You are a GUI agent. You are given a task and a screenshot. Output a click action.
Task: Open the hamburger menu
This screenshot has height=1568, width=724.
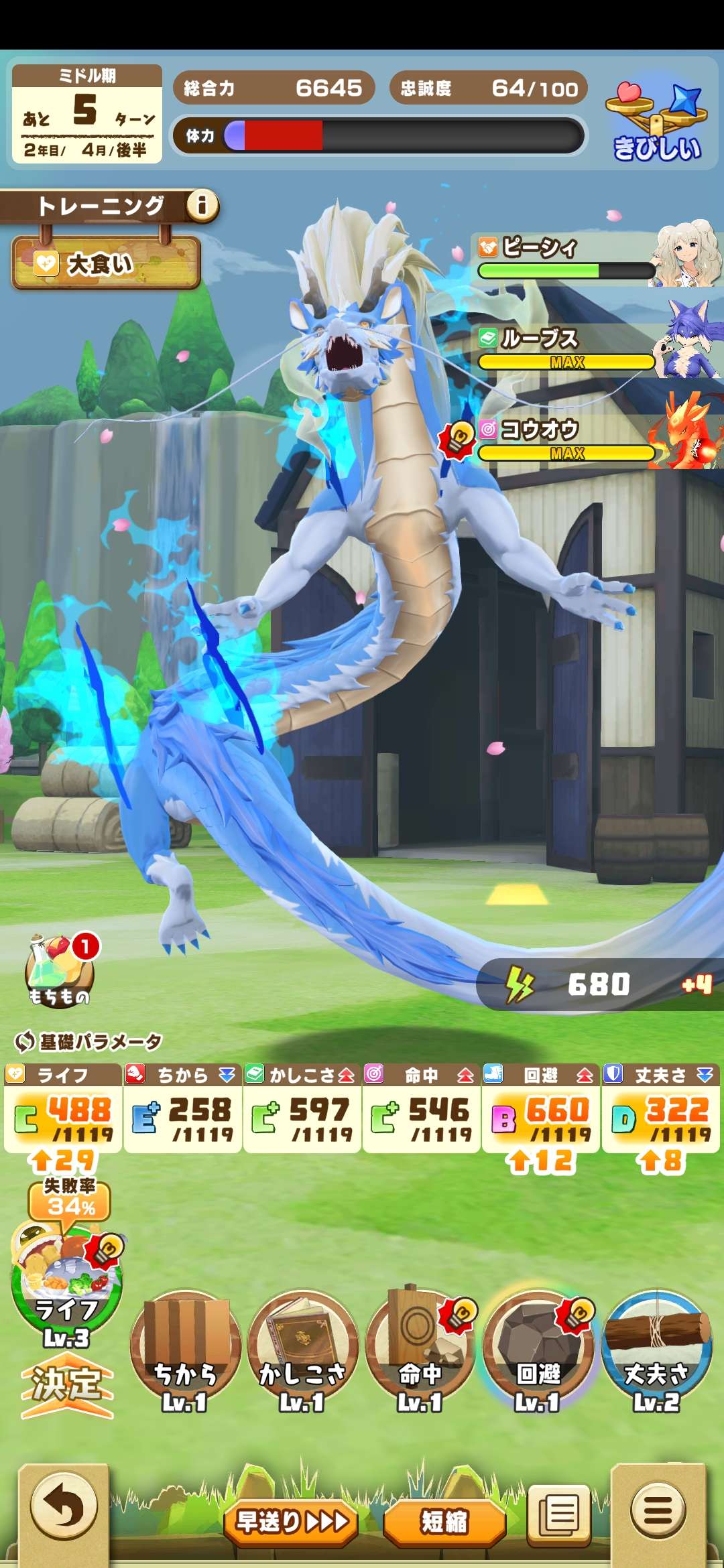click(658, 1511)
